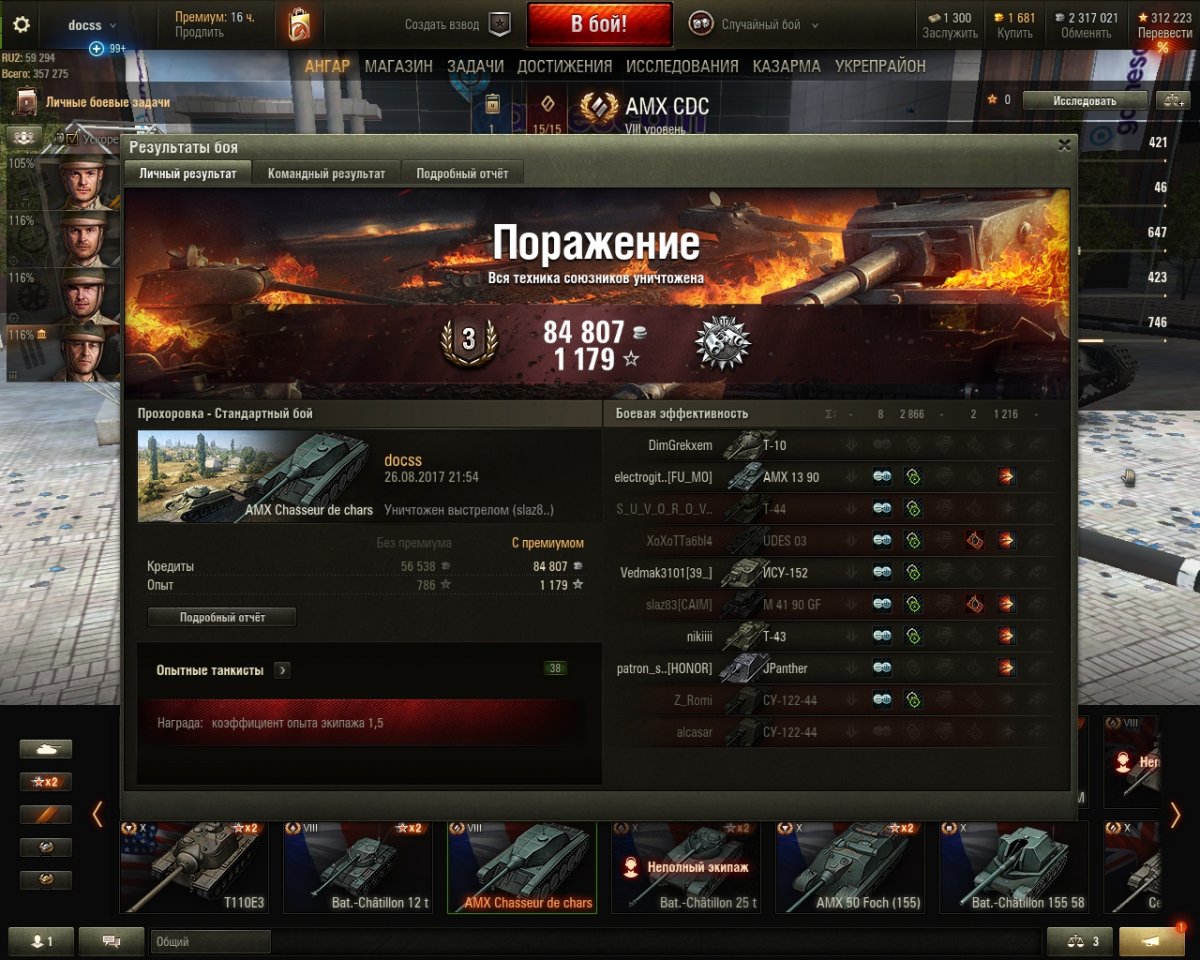Expand the Опытные танкисты arrow
1200x960 pixels.
[x=282, y=670]
